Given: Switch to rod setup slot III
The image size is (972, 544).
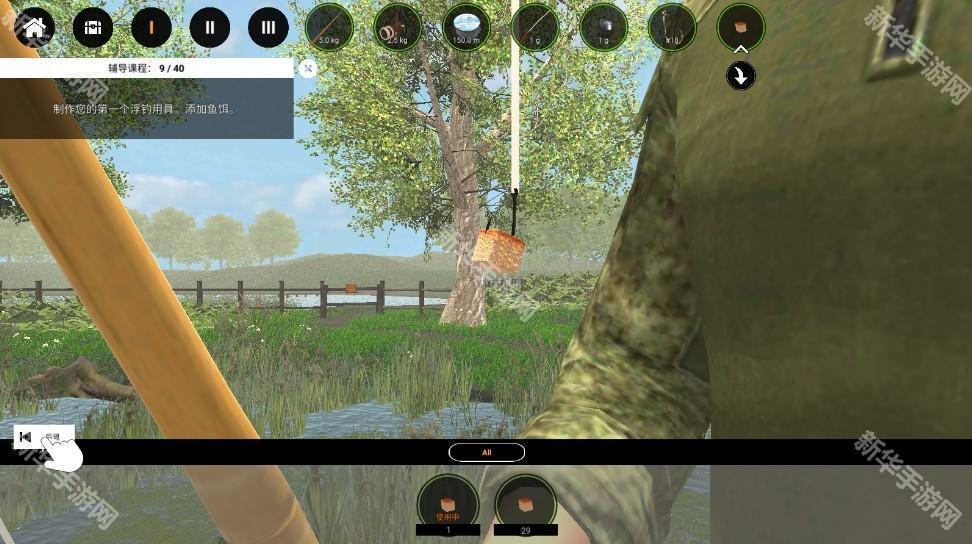Looking at the screenshot, I should [268, 27].
